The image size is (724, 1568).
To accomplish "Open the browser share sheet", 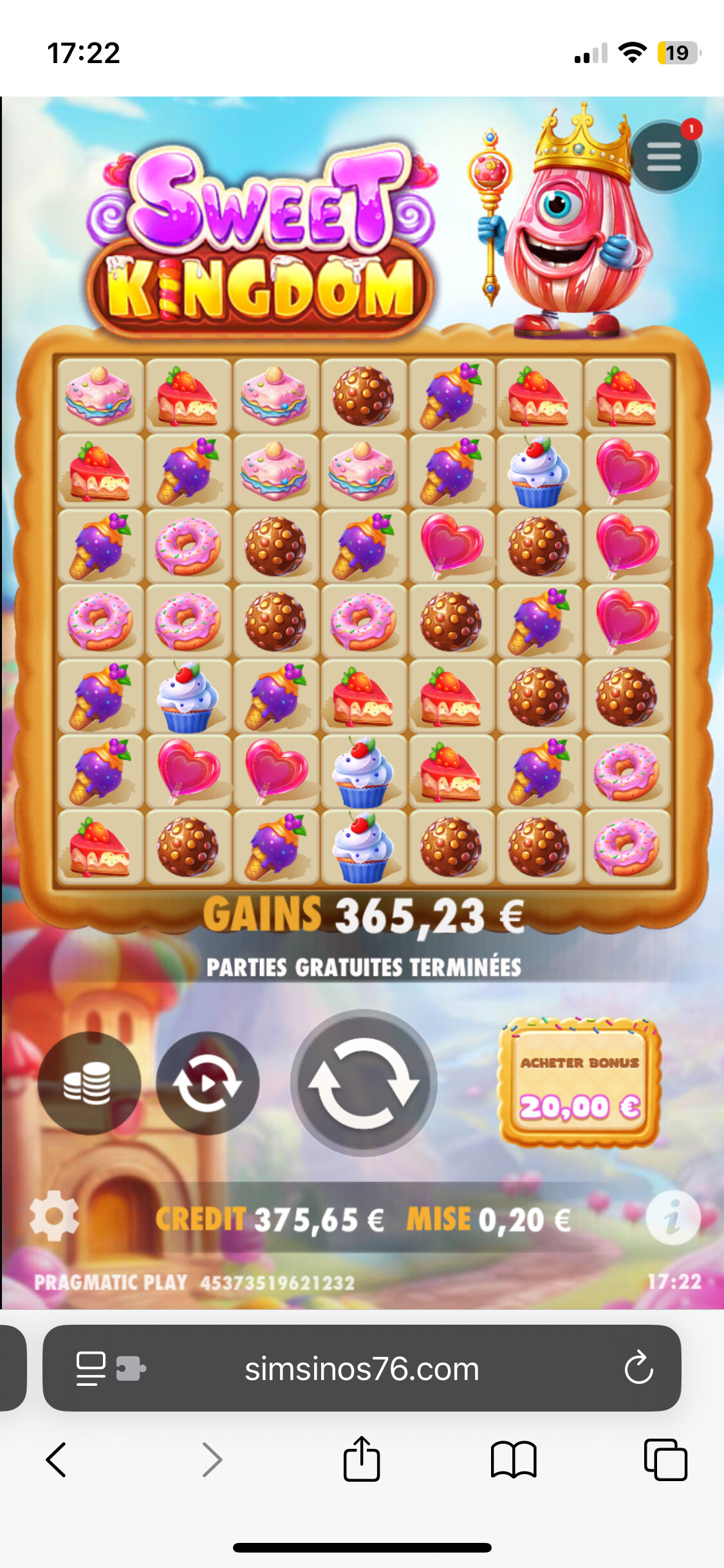I will tap(362, 1459).
